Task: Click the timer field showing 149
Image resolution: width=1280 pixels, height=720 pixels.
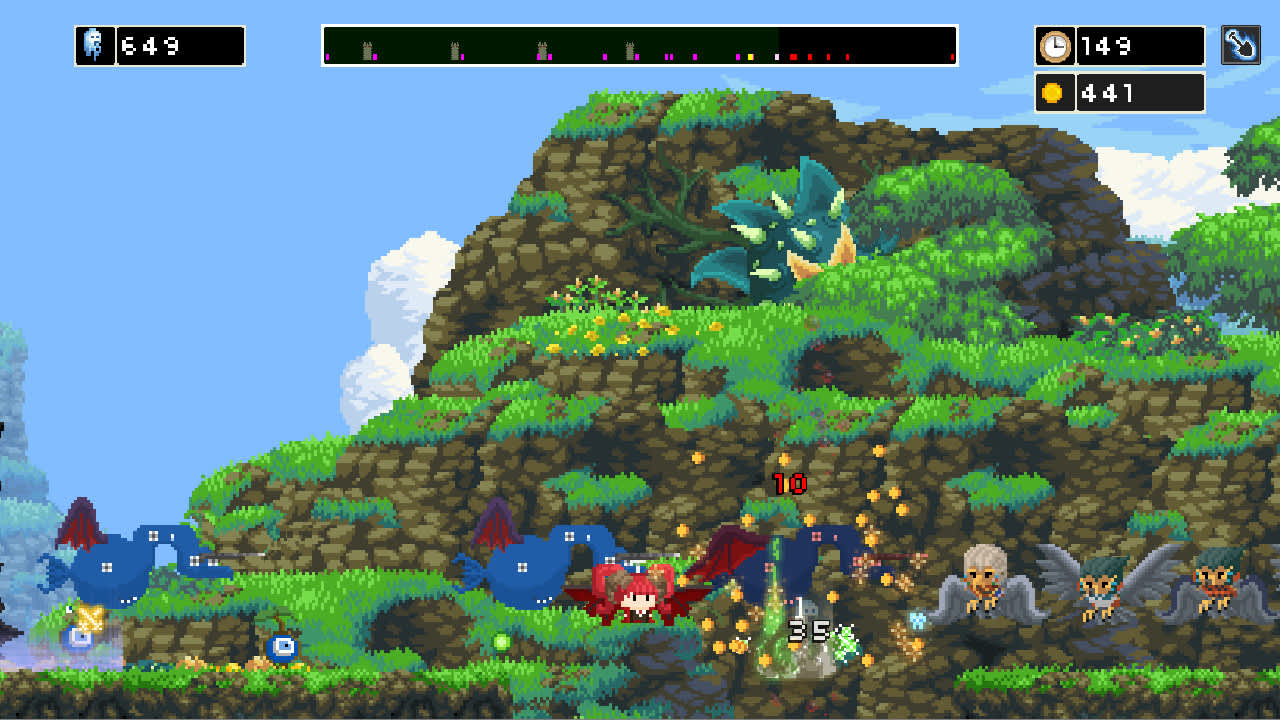Action: point(1140,45)
